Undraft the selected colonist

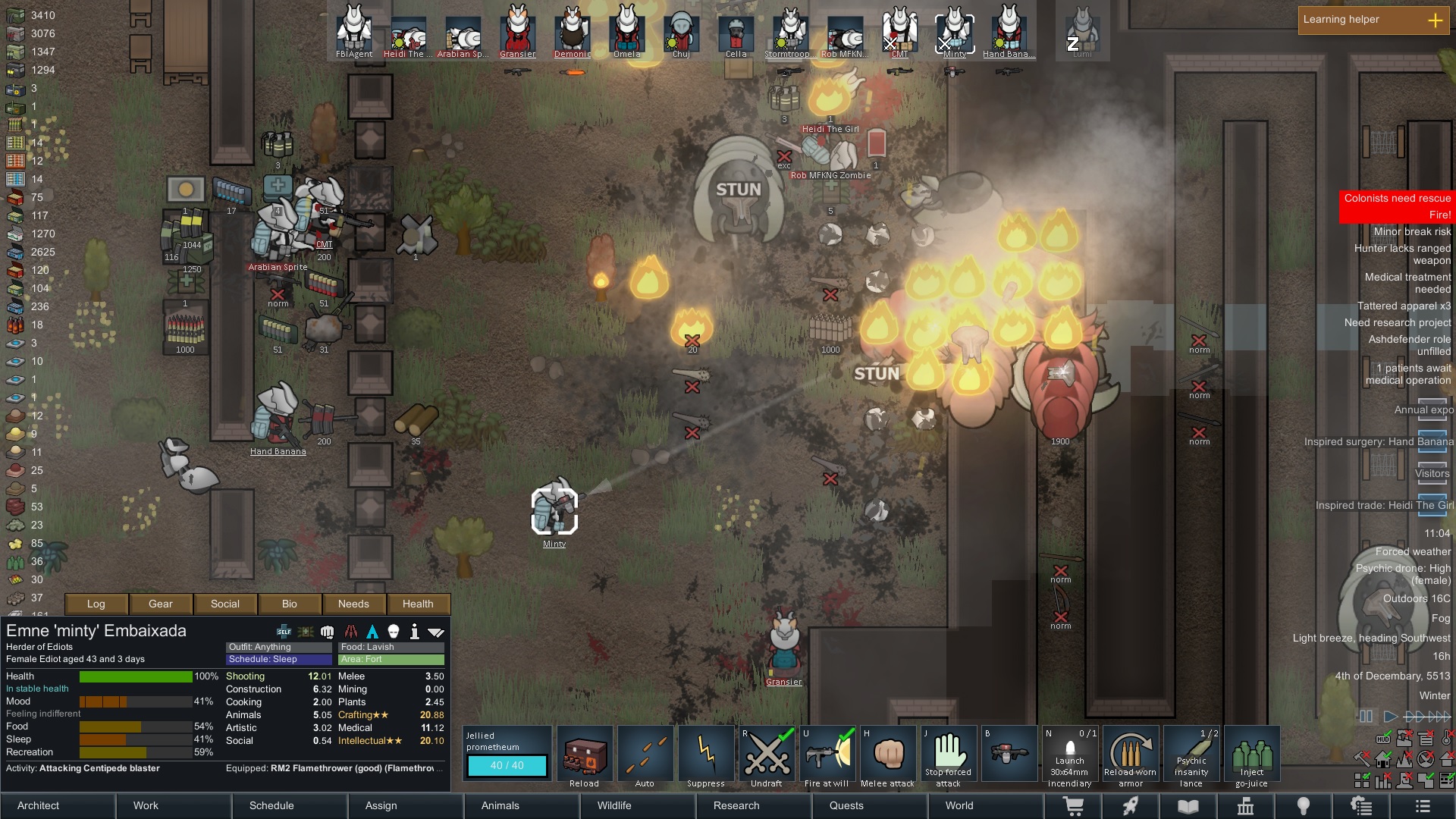tap(767, 755)
